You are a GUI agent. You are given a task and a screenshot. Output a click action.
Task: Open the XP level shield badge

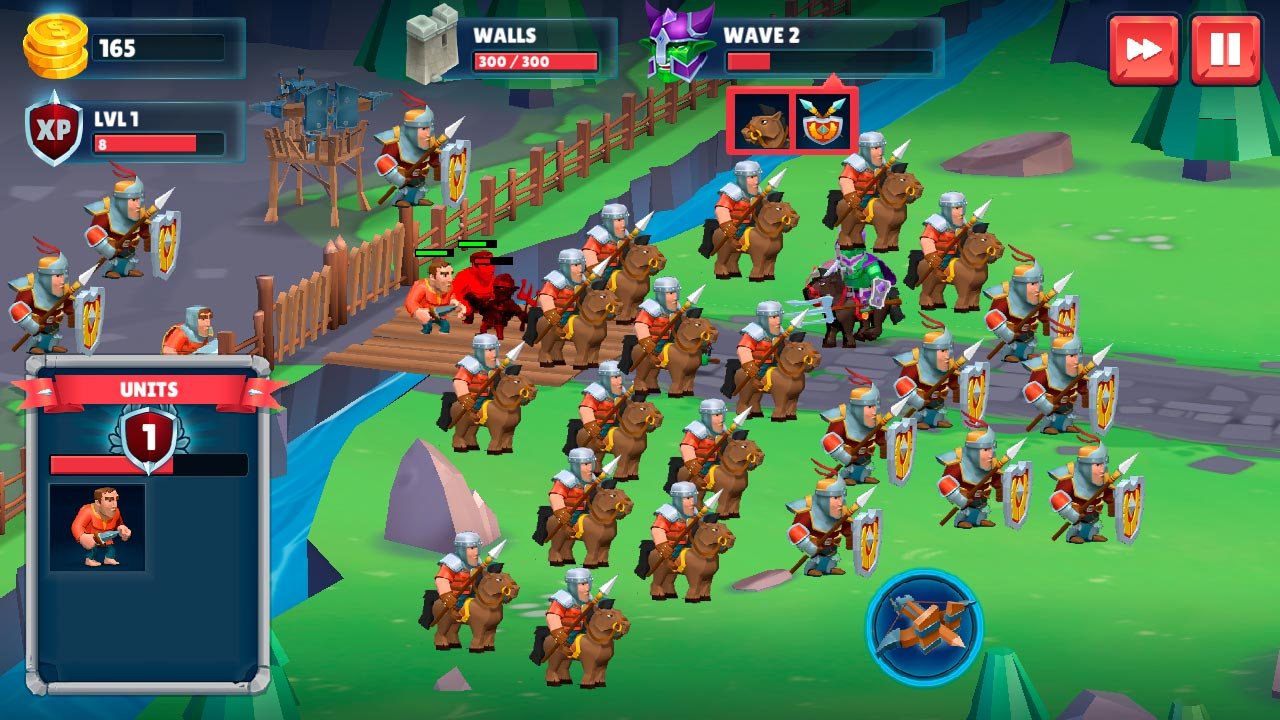[x=54, y=129]
